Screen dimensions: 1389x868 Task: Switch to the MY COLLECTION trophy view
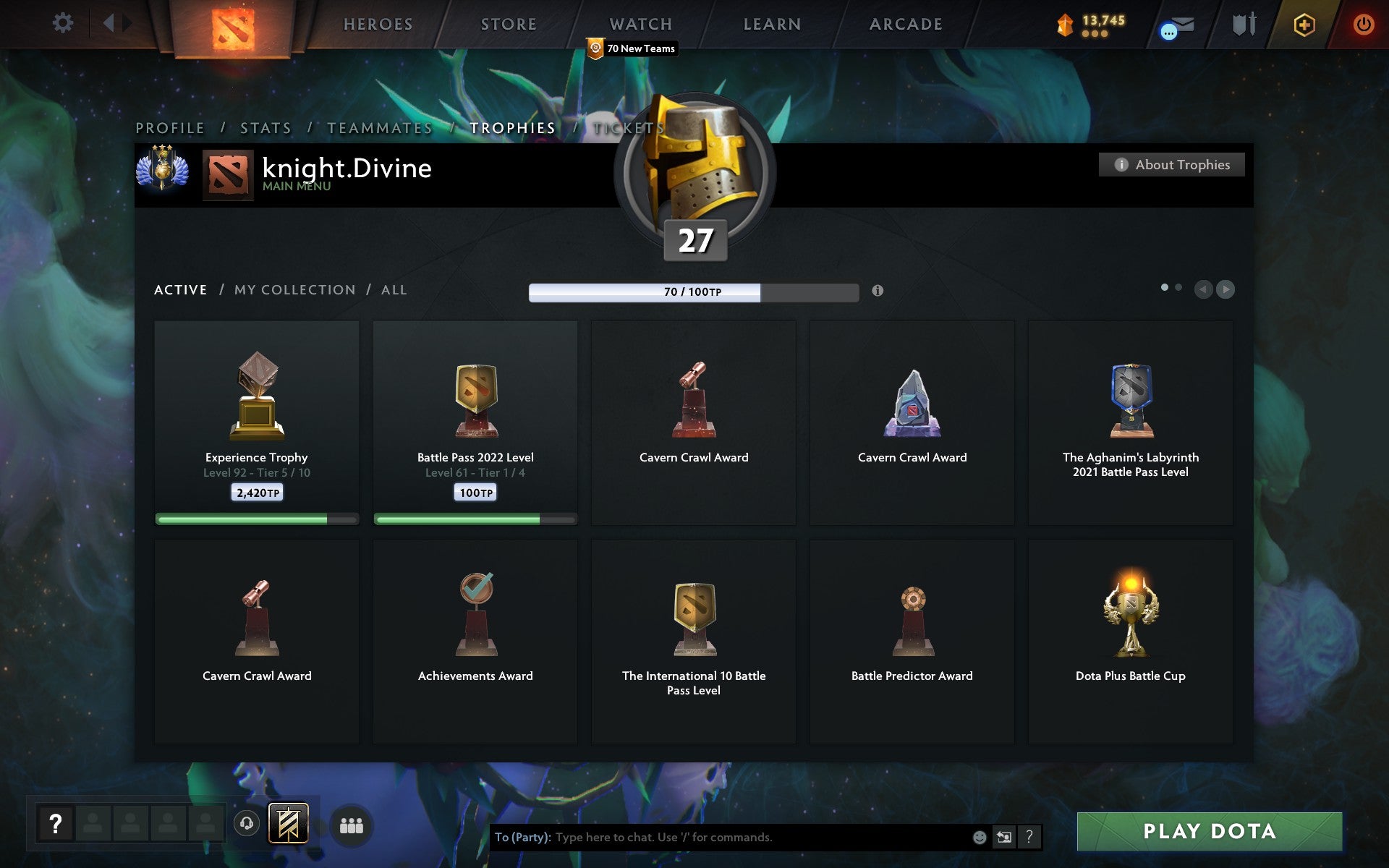pos(294,289)
